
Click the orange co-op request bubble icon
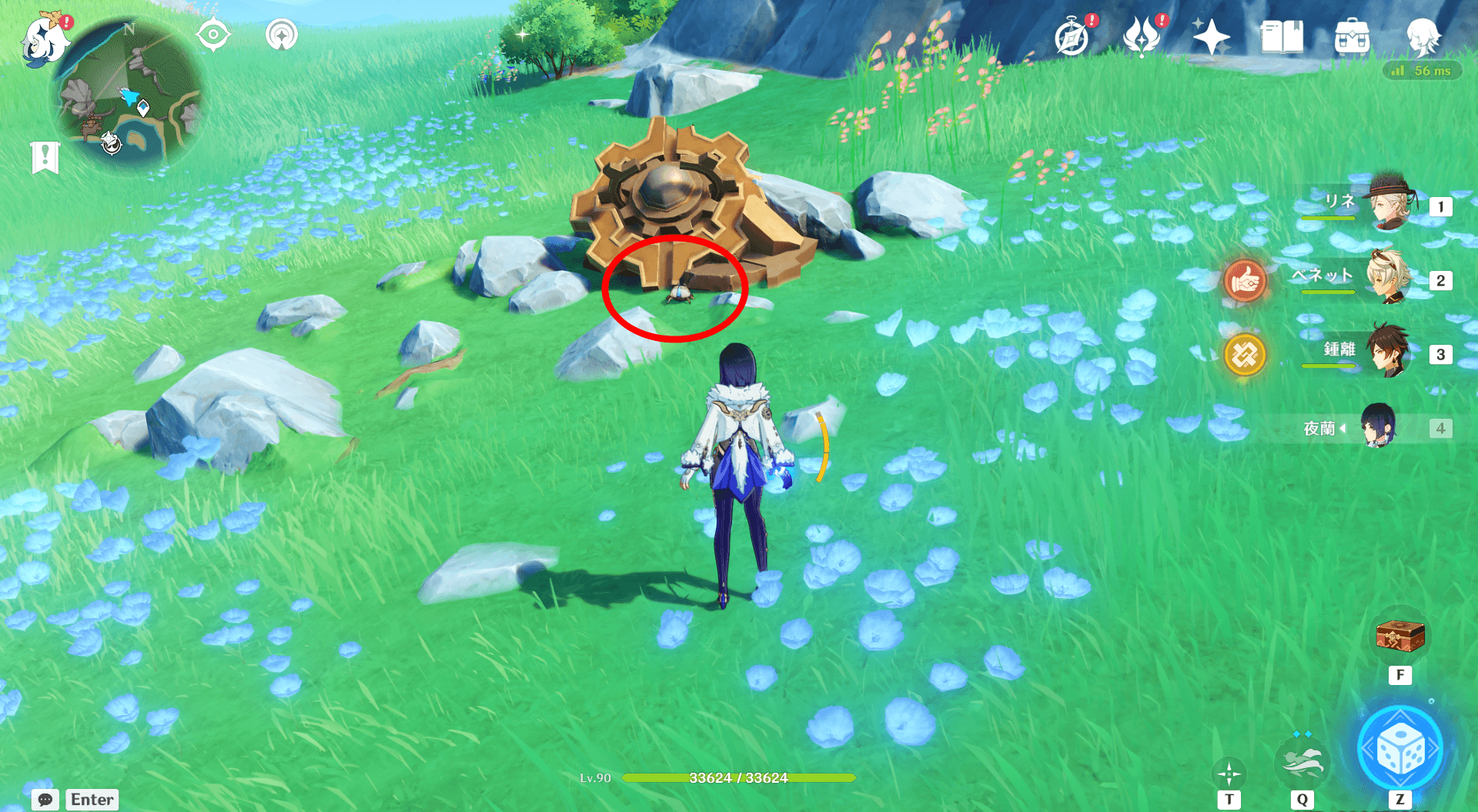pyautogui.click(x=1246, y=281)
